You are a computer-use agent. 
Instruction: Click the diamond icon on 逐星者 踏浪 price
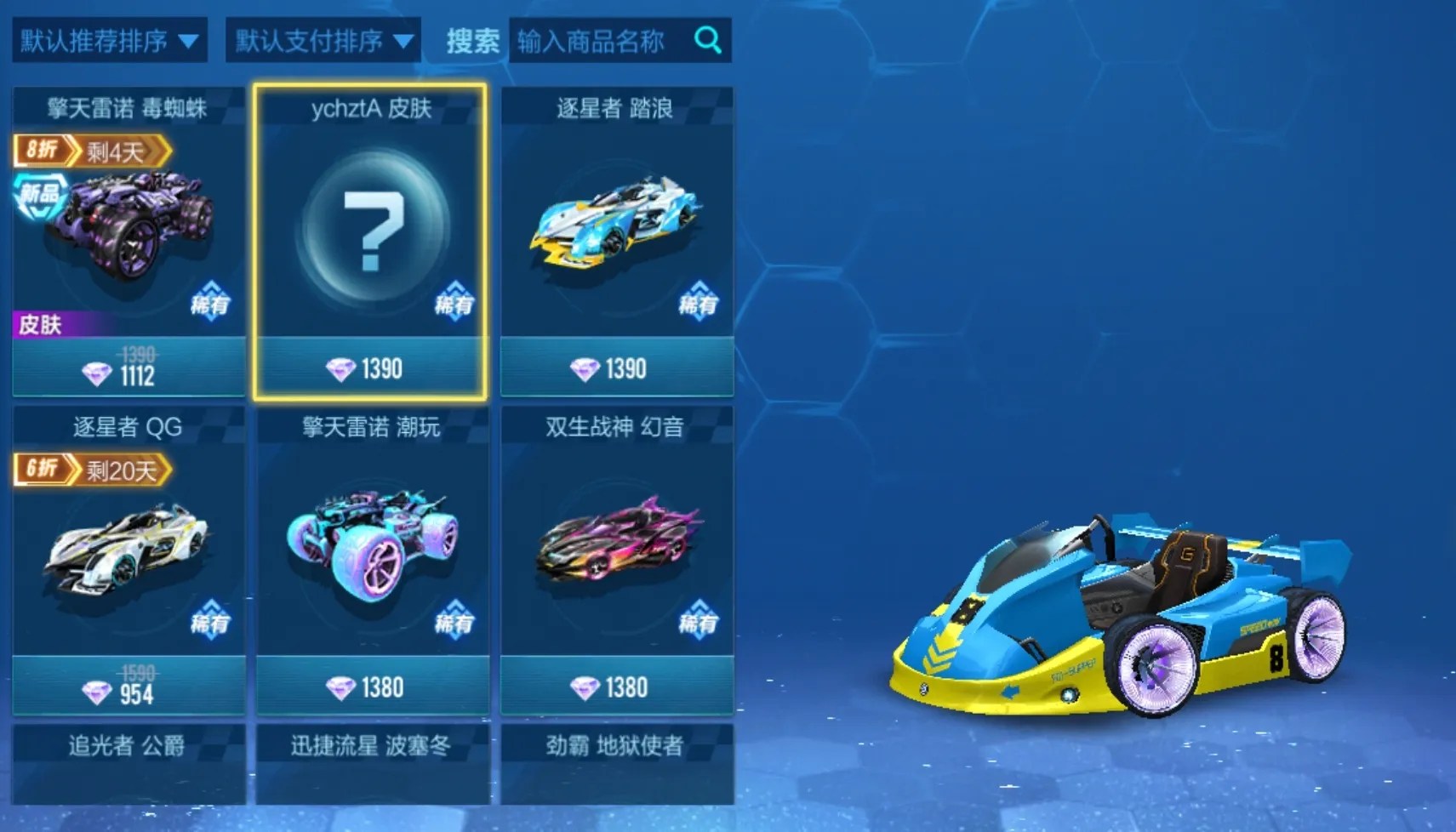584,368
